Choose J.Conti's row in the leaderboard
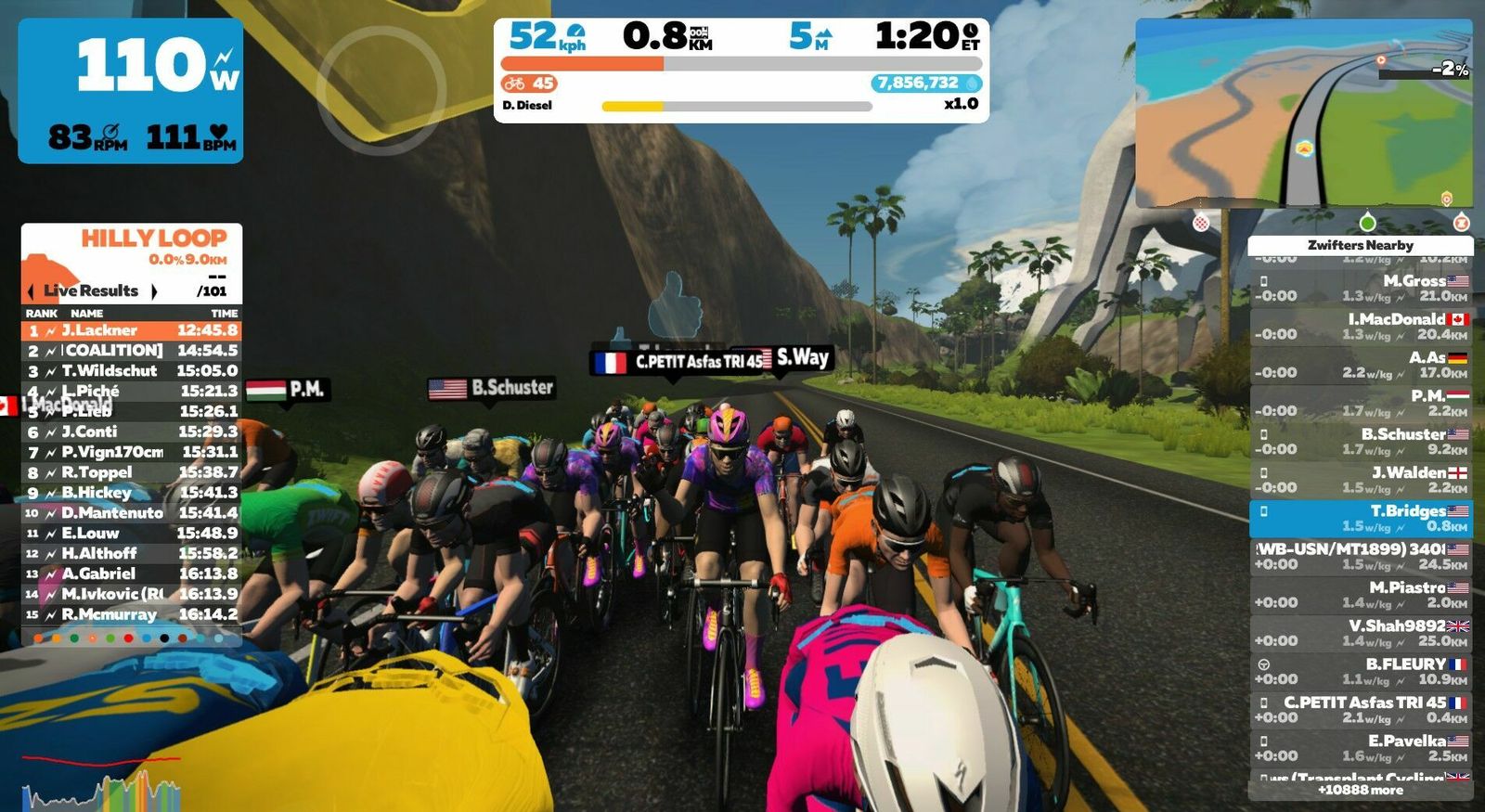Screen dimensions: 1485x812 pos(131,432)
